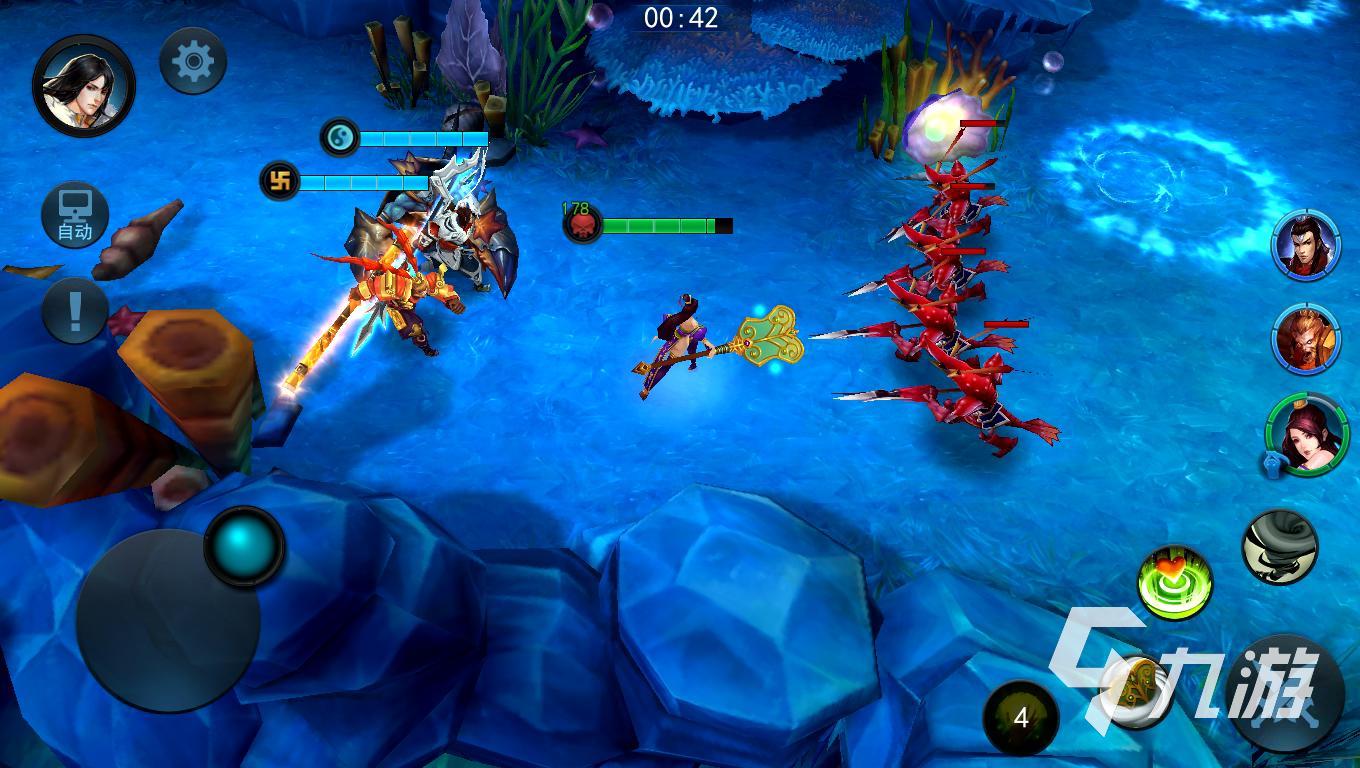
Task: Use the green heart healing skill
Action: coord(1176,583)
